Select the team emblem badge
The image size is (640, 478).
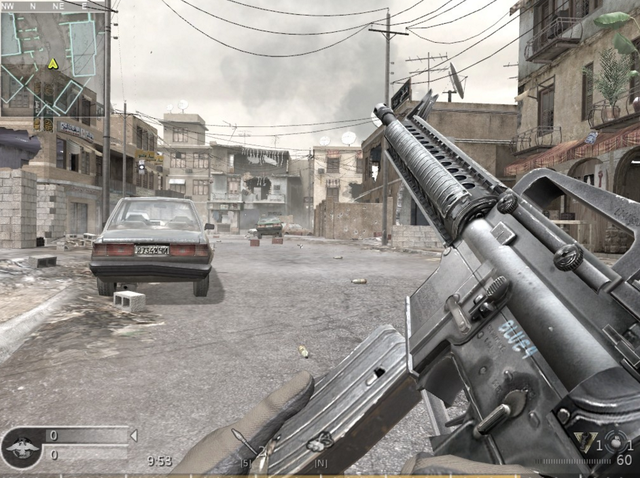point(21,447)
